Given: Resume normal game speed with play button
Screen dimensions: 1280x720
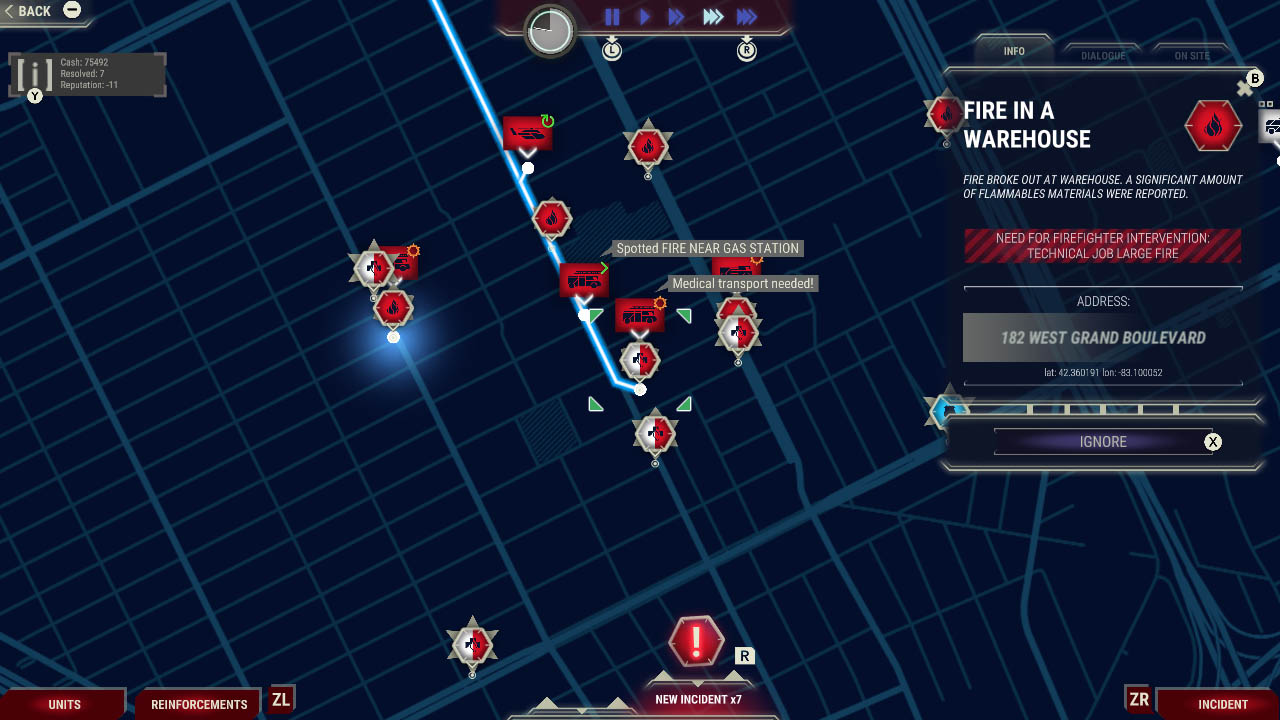Looking at the screenshot, I should [x=643, y=15].
